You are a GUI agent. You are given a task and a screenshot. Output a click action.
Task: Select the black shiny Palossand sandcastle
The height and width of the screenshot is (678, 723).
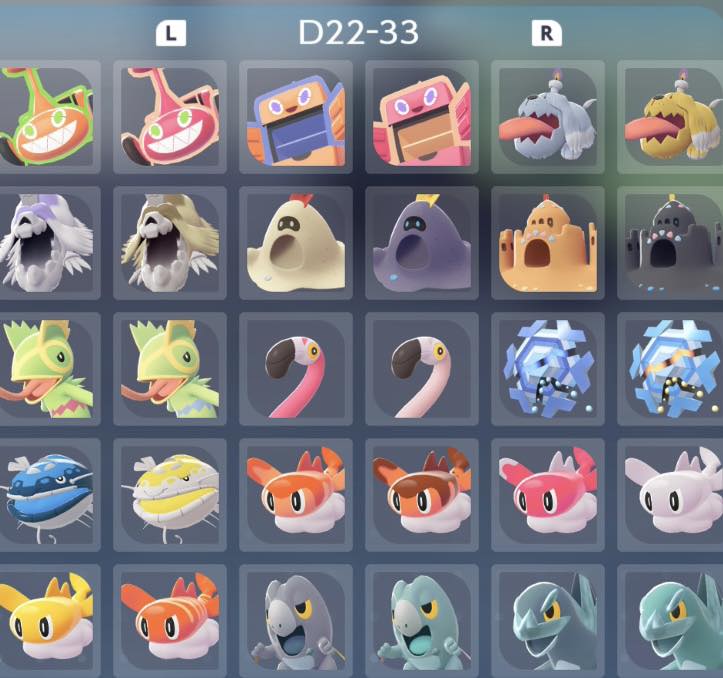click(x=672, y=243)
